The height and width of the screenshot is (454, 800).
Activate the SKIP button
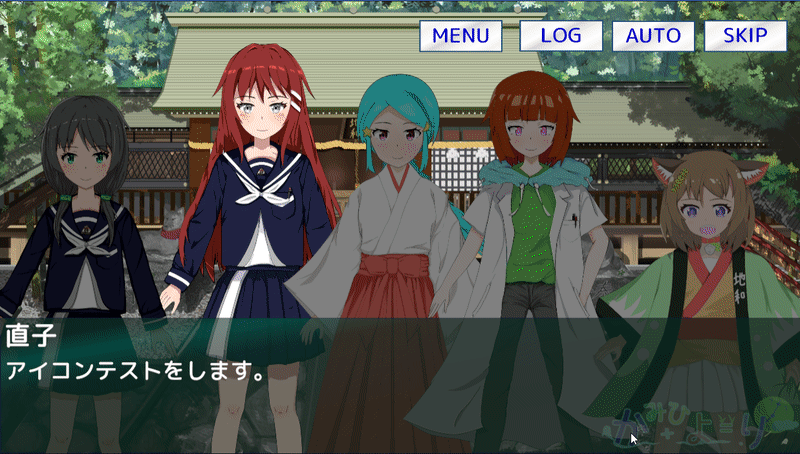pyautogui.click(x=745, y=36)
